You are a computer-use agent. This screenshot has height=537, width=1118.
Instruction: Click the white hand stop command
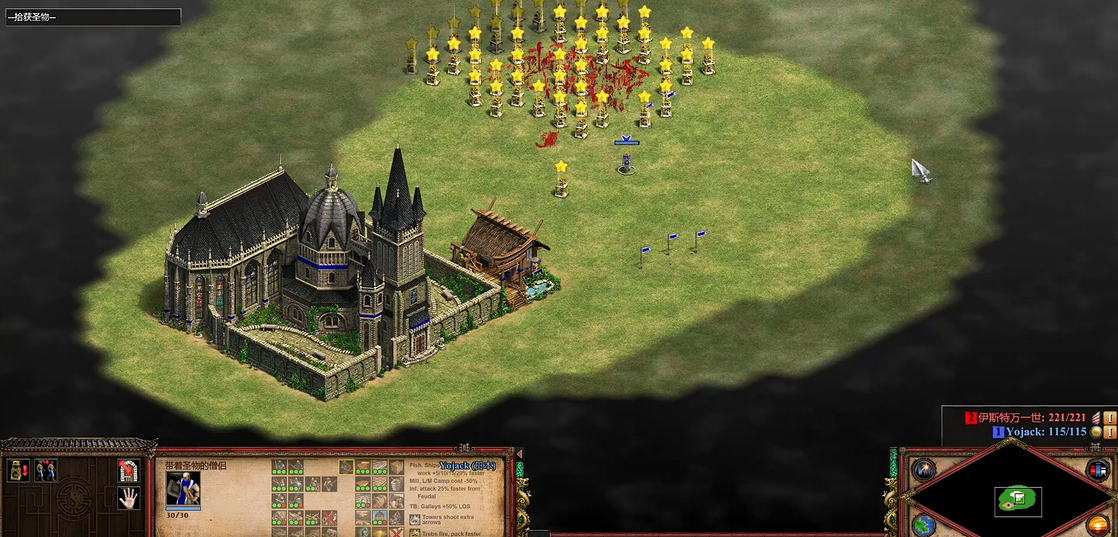tap(127, 497)
